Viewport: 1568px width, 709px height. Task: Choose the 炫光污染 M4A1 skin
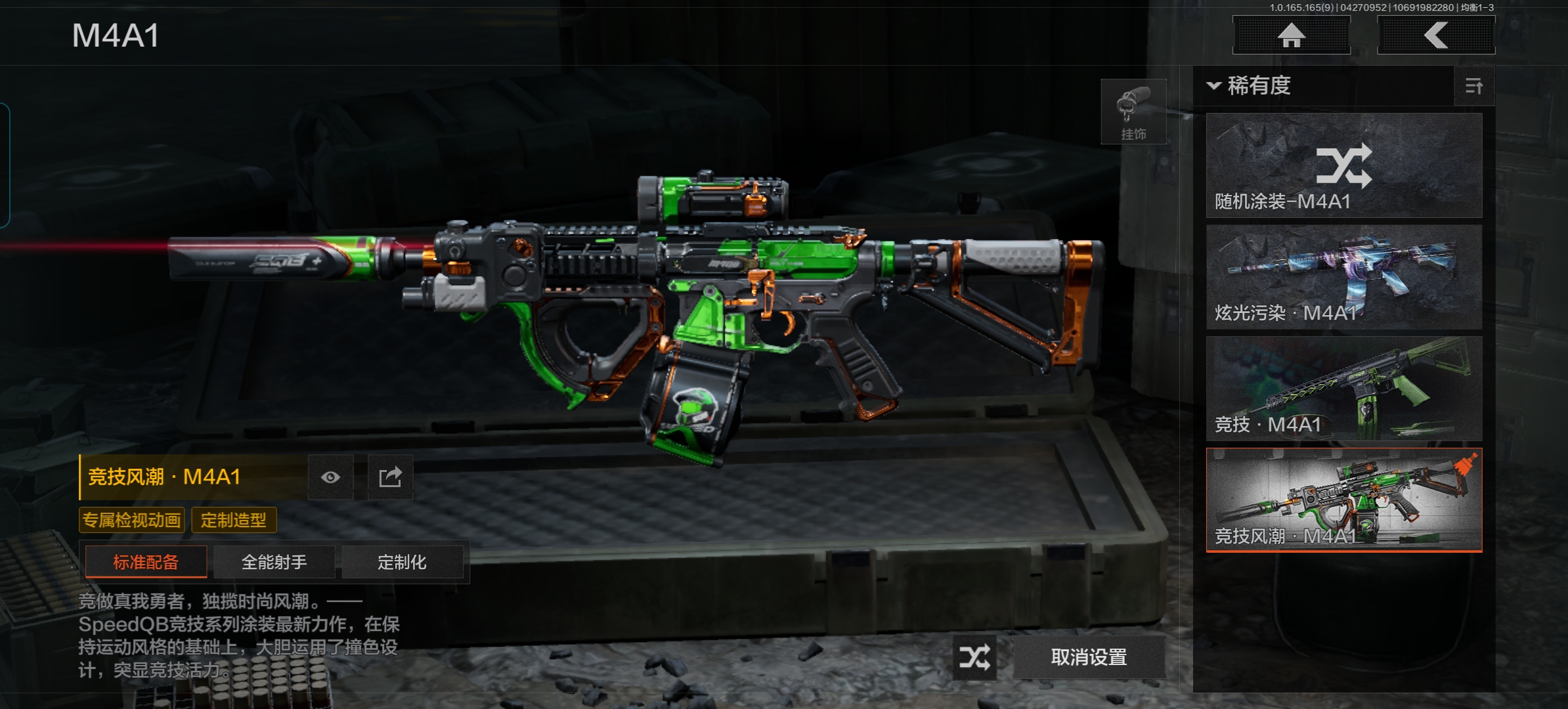point(1344,277)
